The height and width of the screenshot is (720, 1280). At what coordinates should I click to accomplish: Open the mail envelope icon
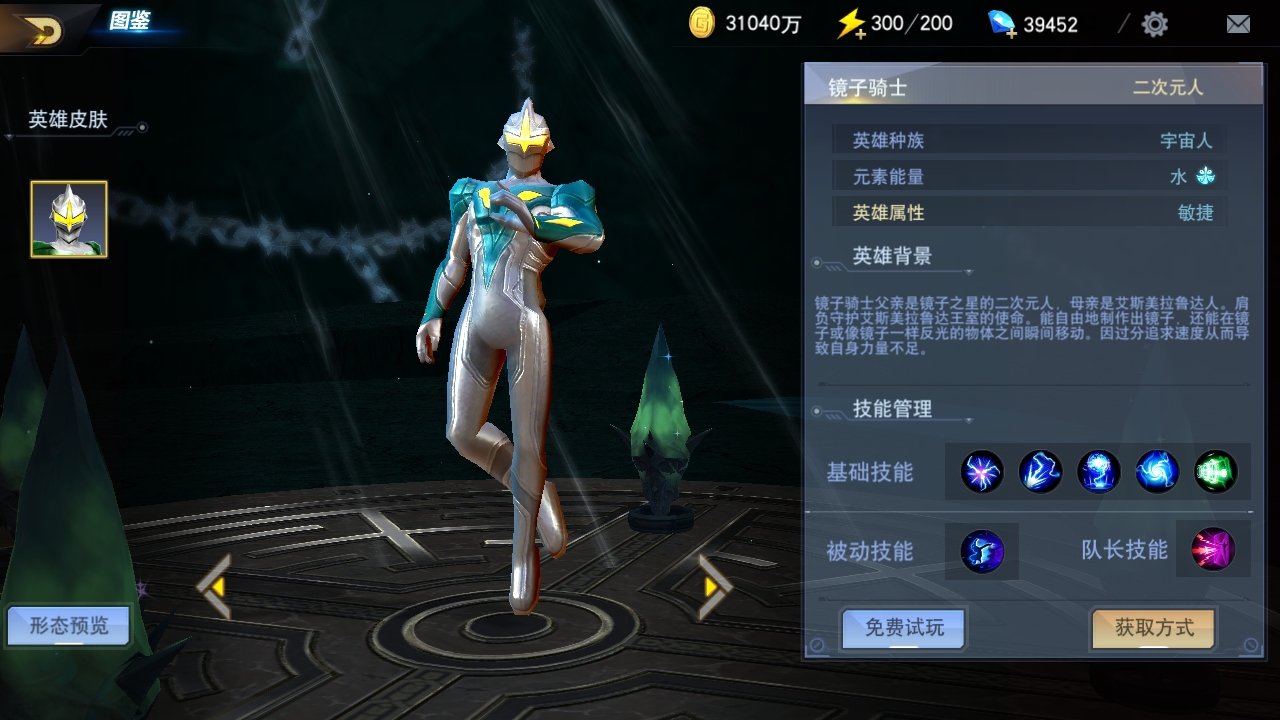(1238, 24)
